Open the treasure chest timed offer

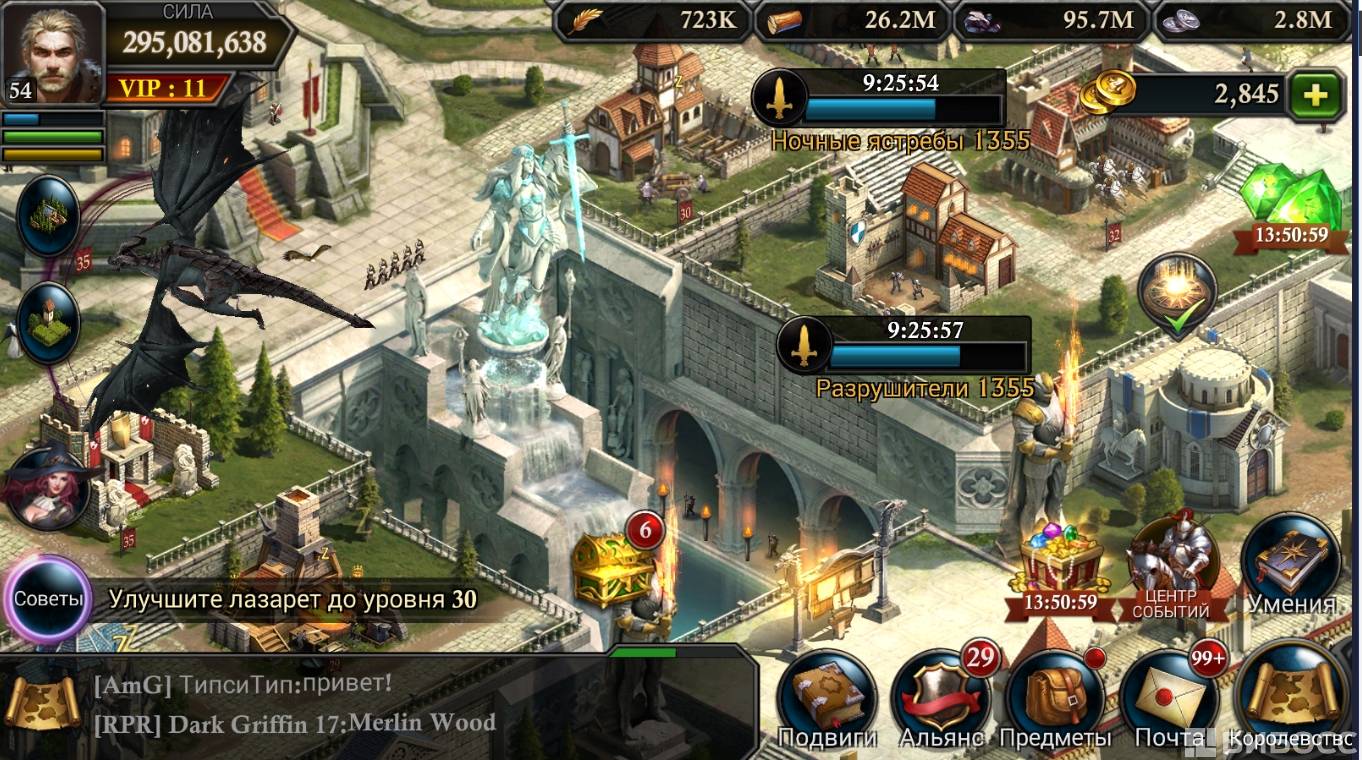pos(1060,565)
